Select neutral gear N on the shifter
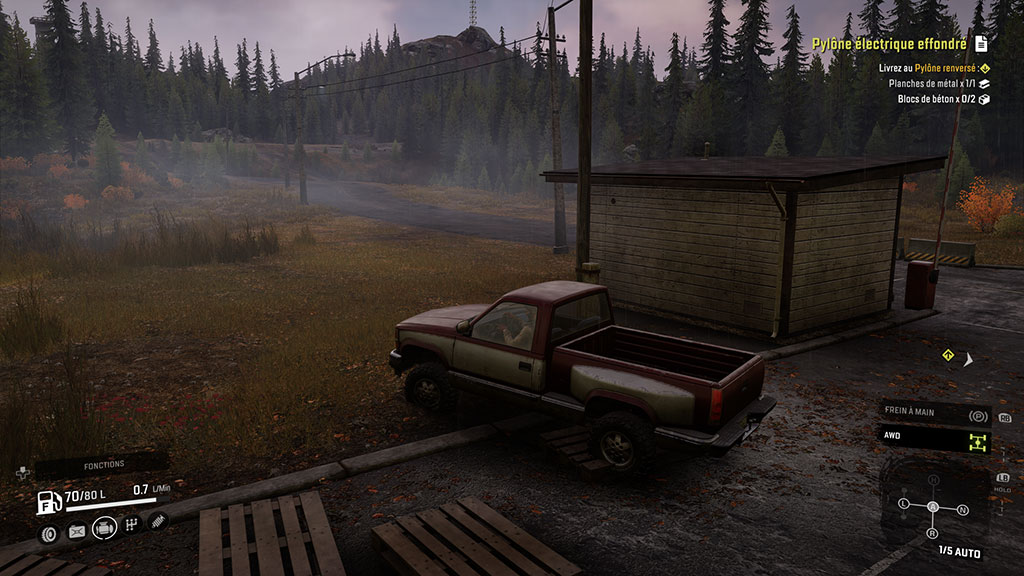 point(962,509)
